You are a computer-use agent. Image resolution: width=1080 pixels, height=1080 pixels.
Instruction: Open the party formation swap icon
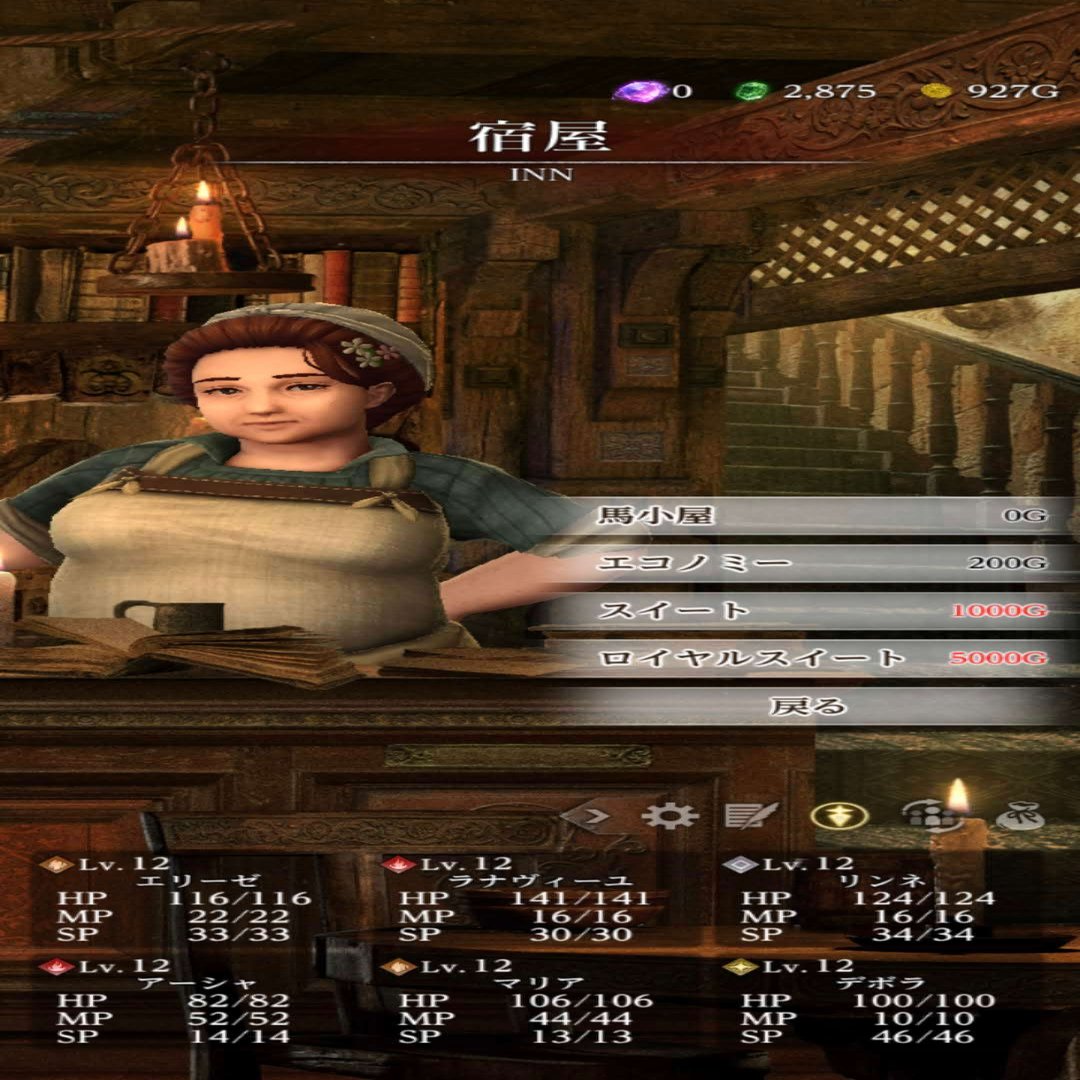918,815
